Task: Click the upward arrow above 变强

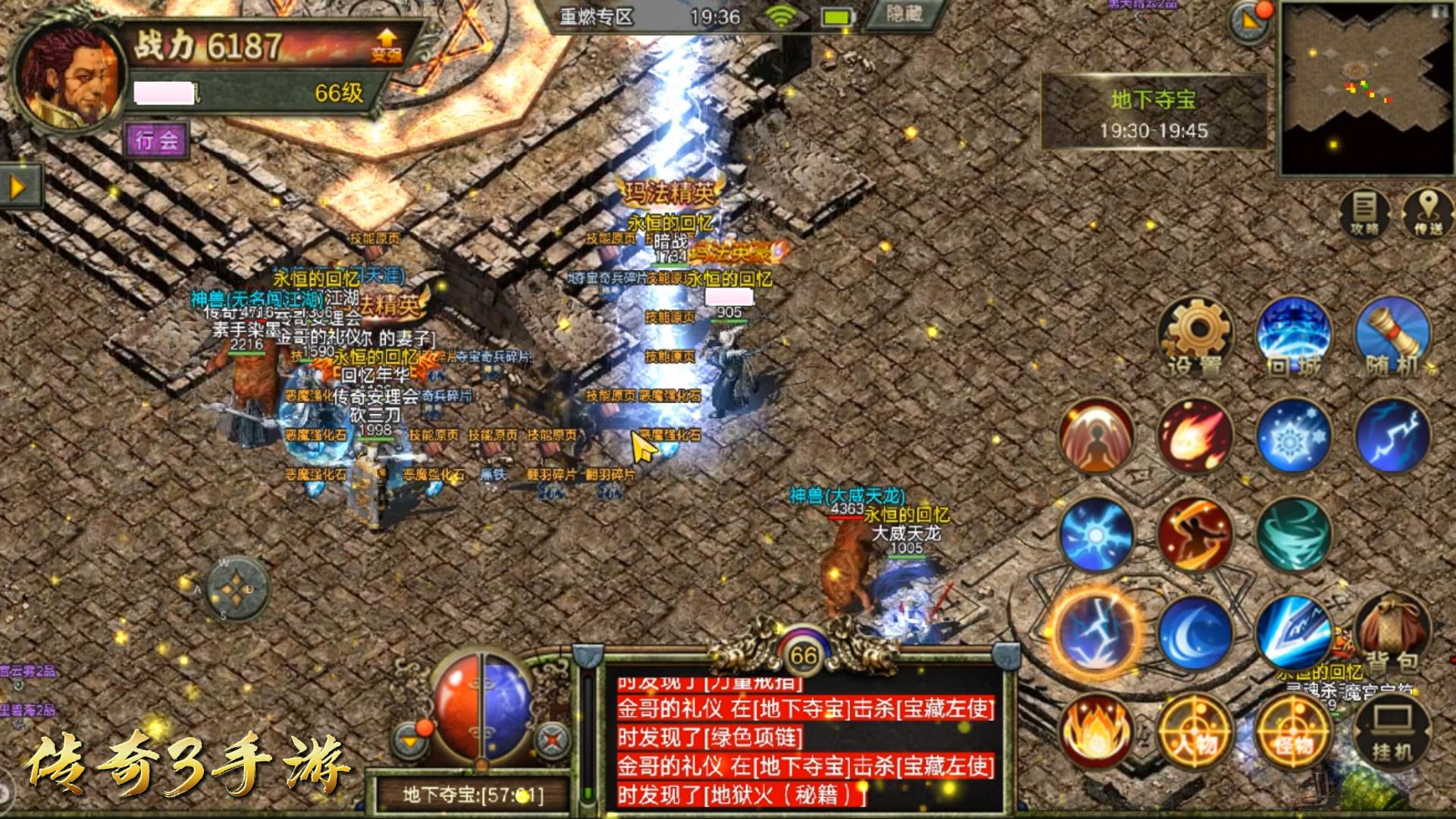Action: 384,36
